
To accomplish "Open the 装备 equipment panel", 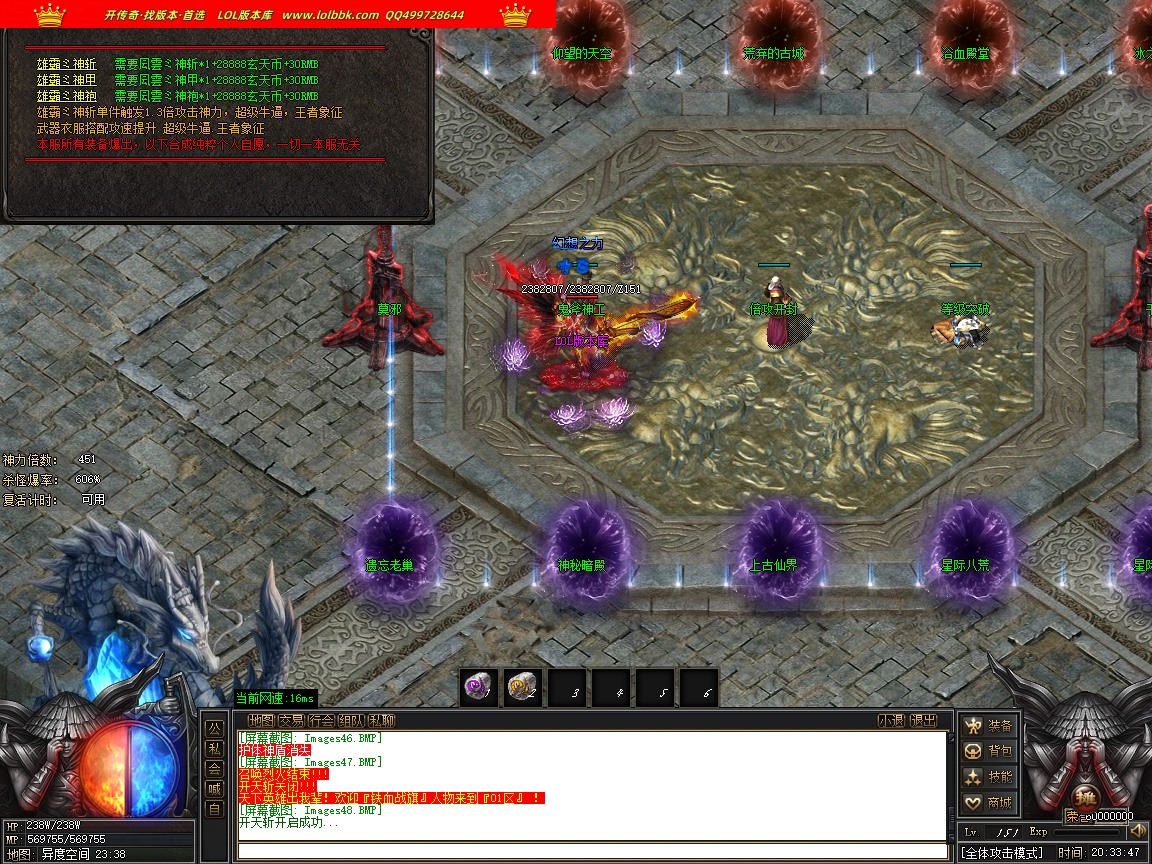I will click(x=988, y=726).
